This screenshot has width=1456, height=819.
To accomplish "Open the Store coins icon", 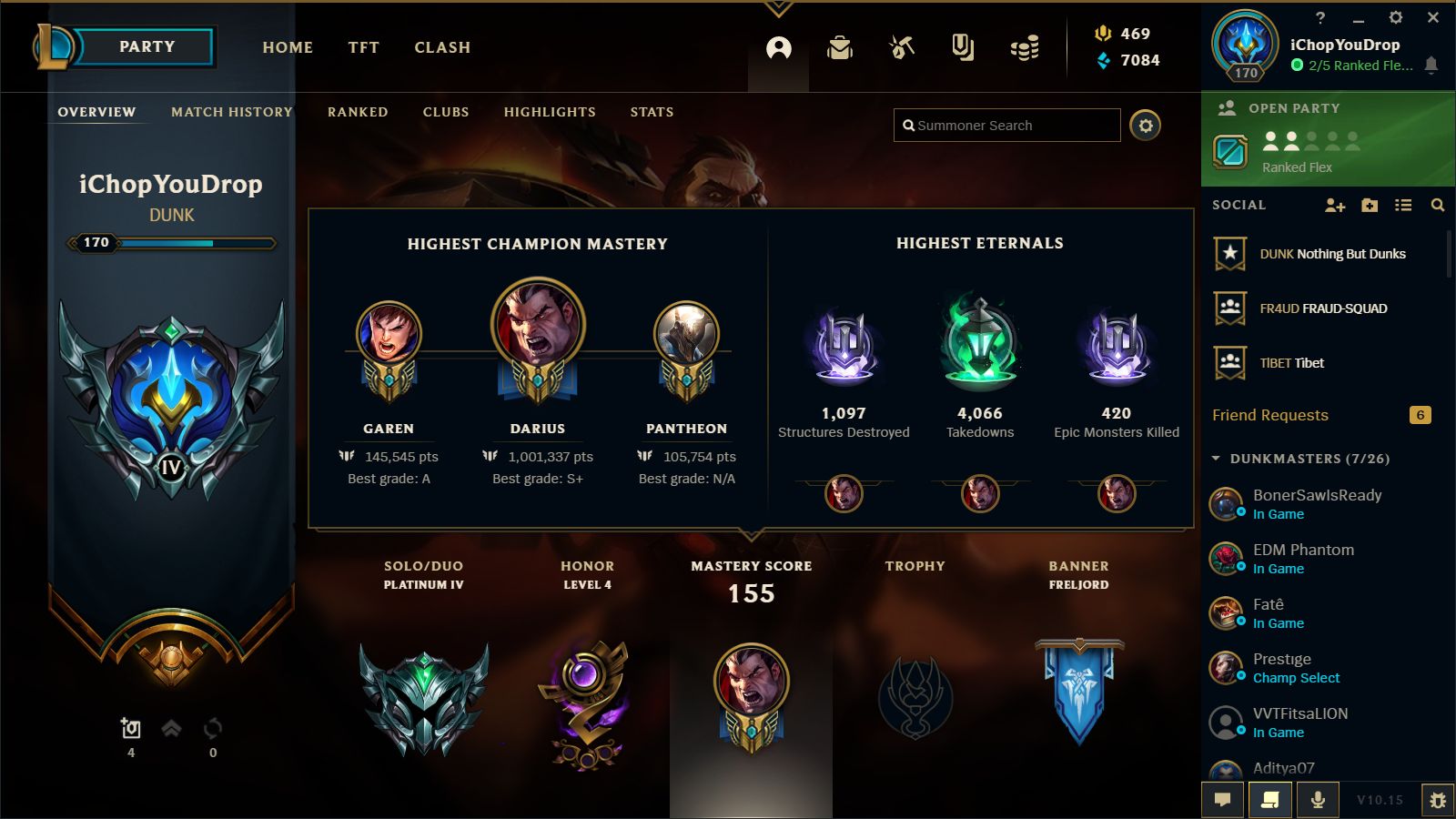I will pos(1024,49).
